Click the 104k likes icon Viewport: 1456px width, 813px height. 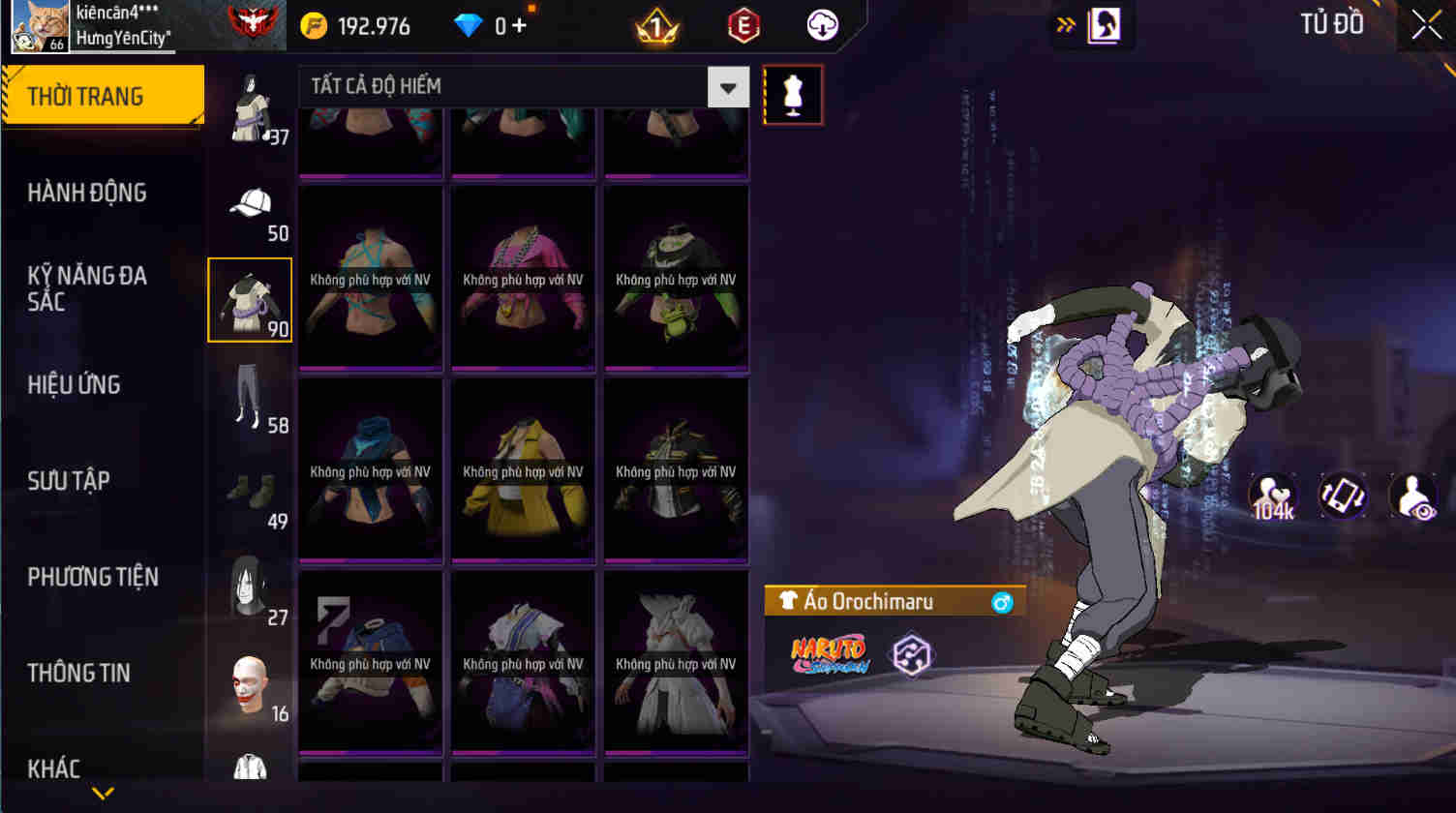pos(1273,496)
